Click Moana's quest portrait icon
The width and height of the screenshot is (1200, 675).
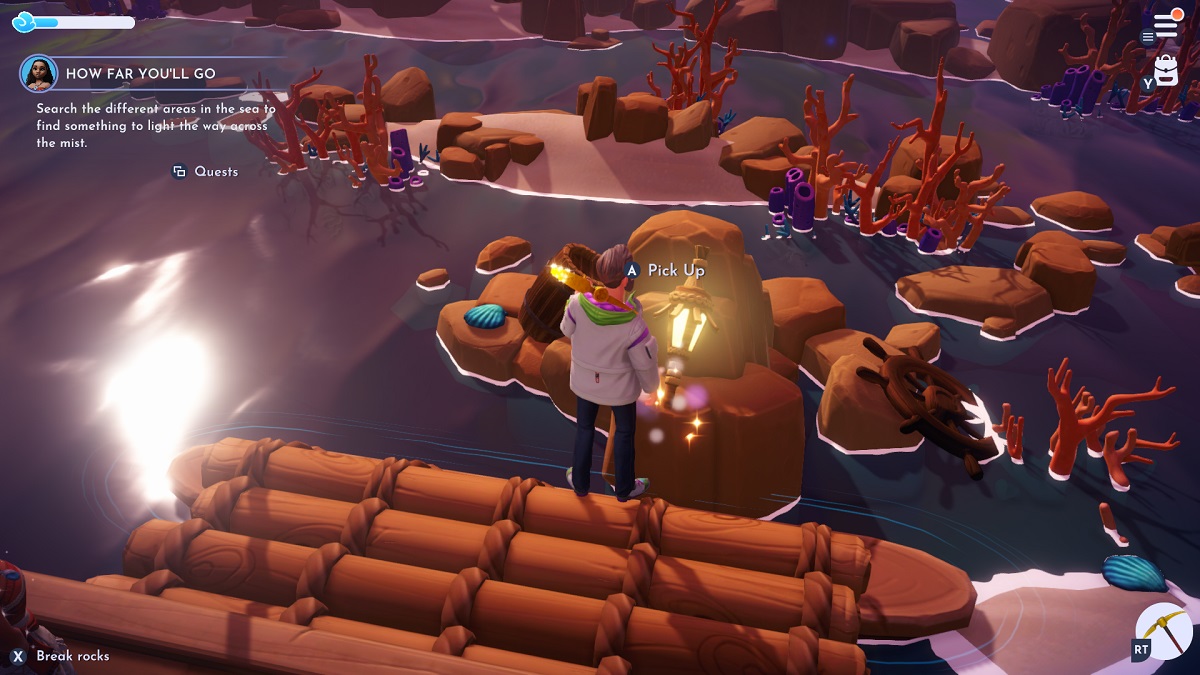tap(39, 73)
